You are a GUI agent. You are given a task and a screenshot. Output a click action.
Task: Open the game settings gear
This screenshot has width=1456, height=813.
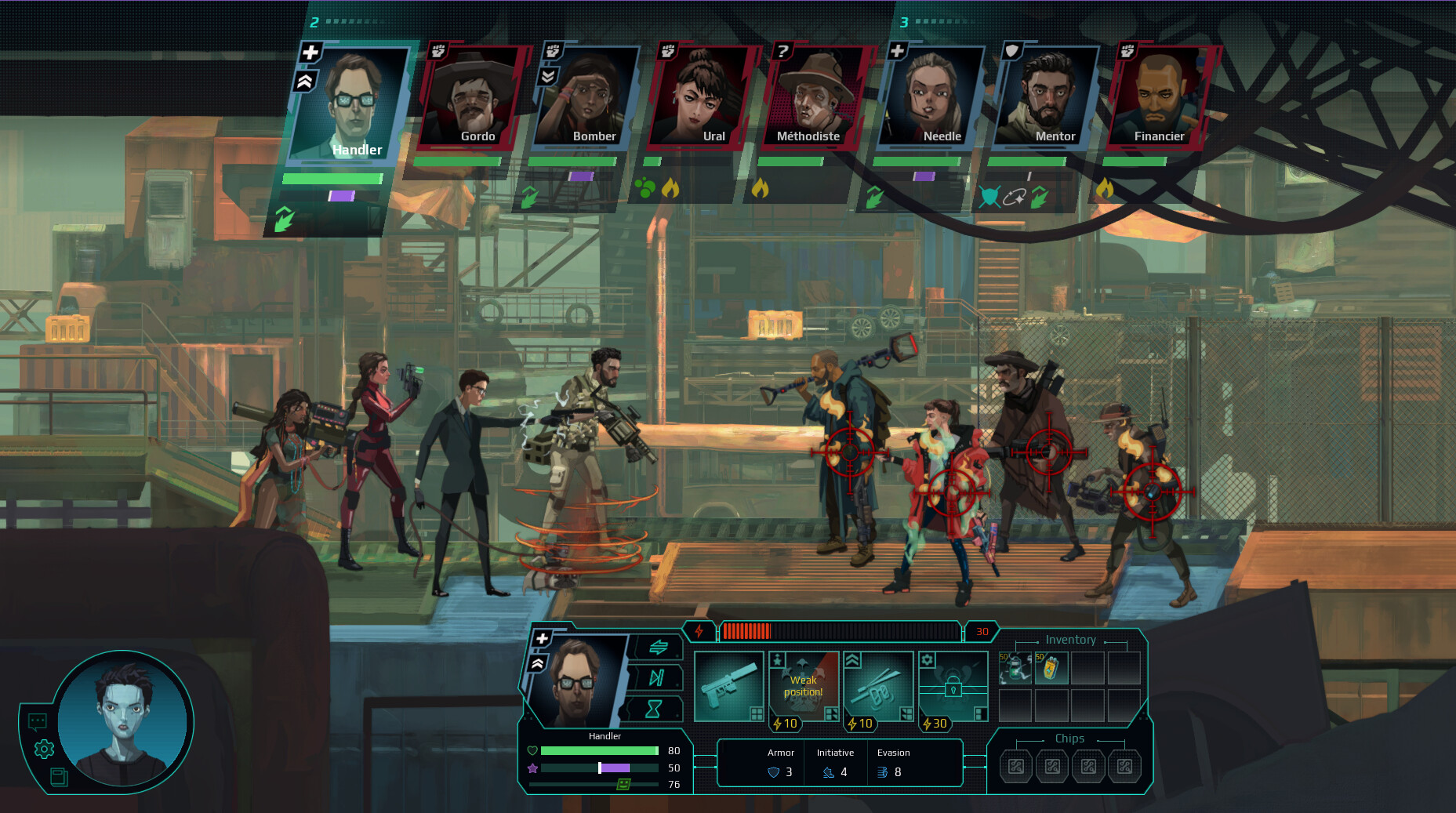tap(43, 749)
